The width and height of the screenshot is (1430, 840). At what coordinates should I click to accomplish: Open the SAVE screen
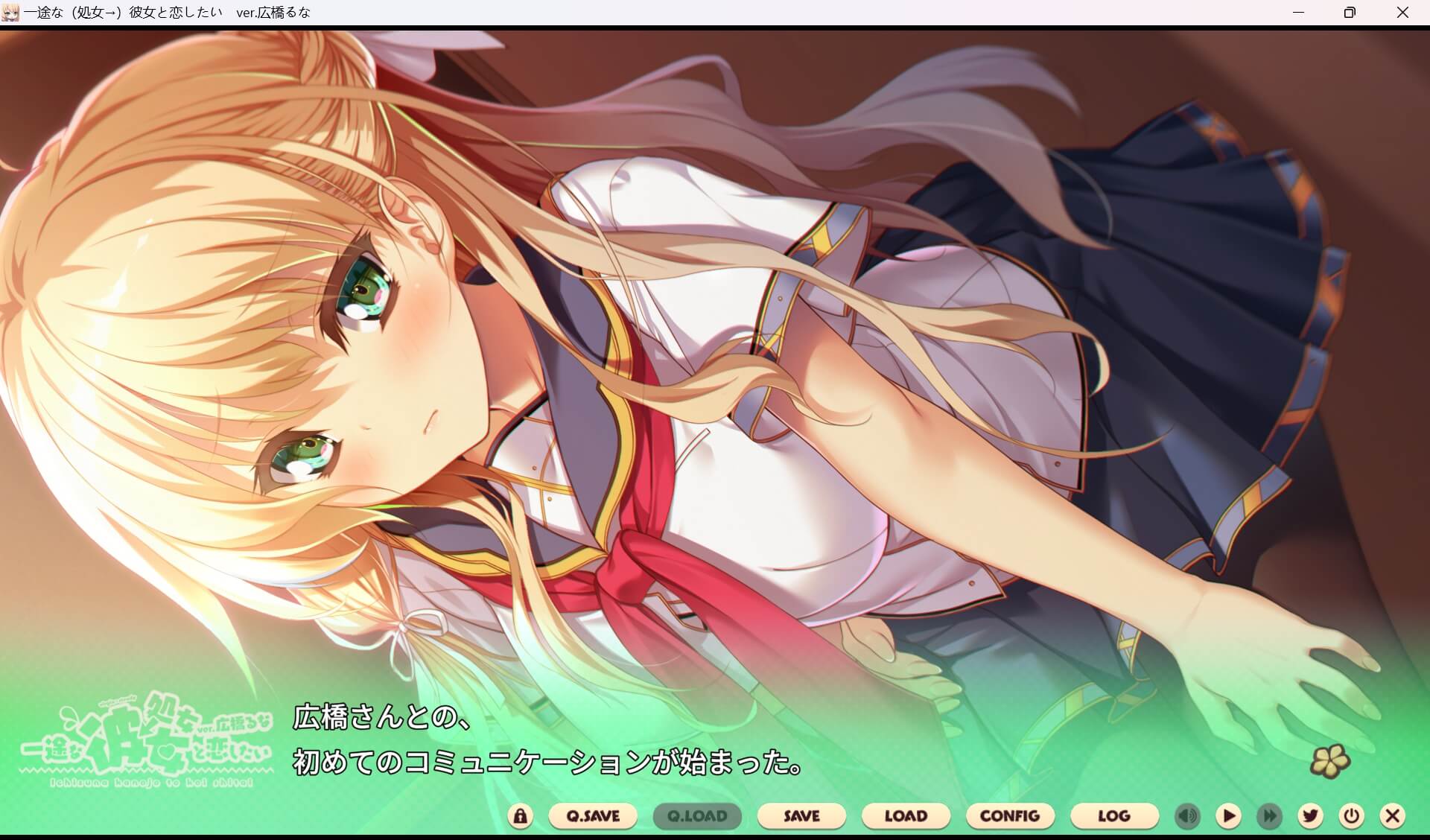click(801, 816)
